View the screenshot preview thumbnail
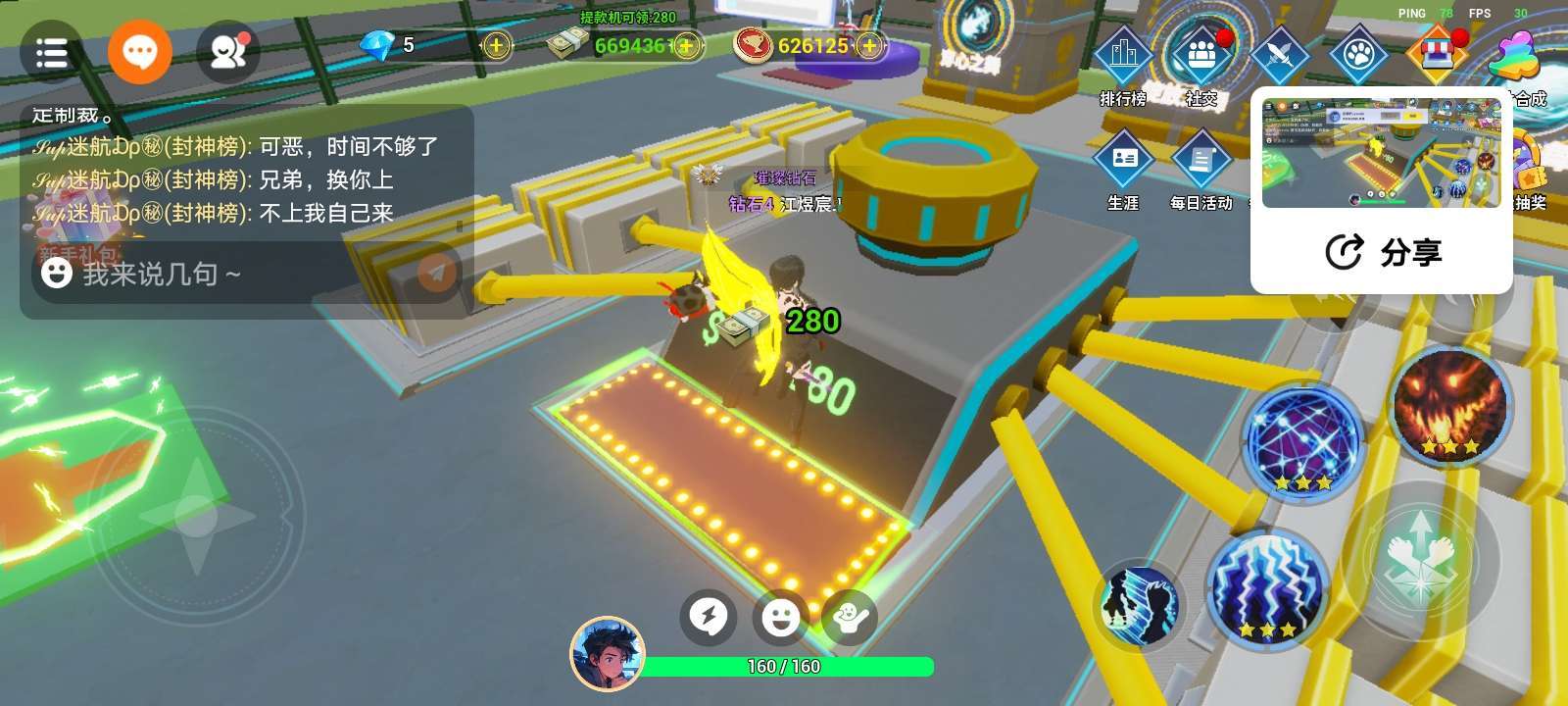This screenshot has width=1568, height=706. click(1381, 152)
